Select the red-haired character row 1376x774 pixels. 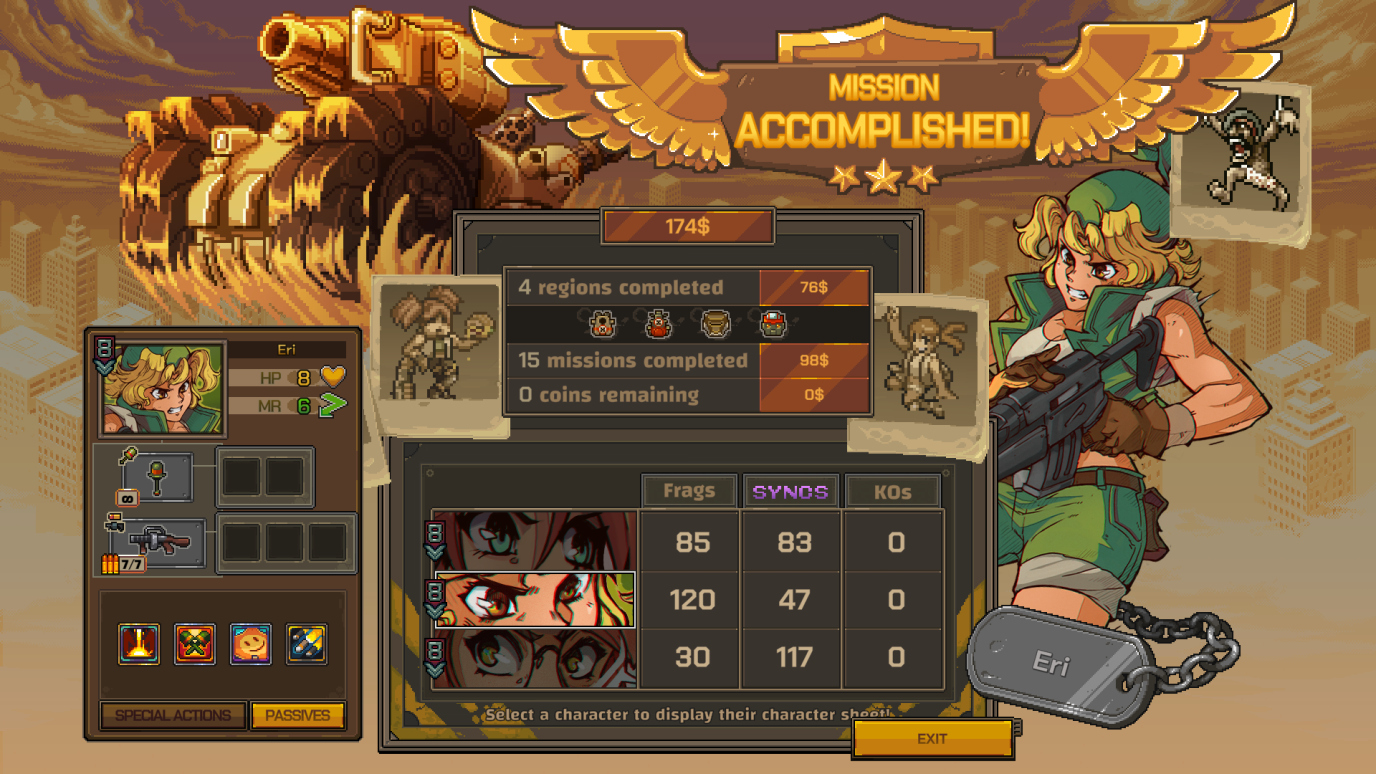coord(535,542)
